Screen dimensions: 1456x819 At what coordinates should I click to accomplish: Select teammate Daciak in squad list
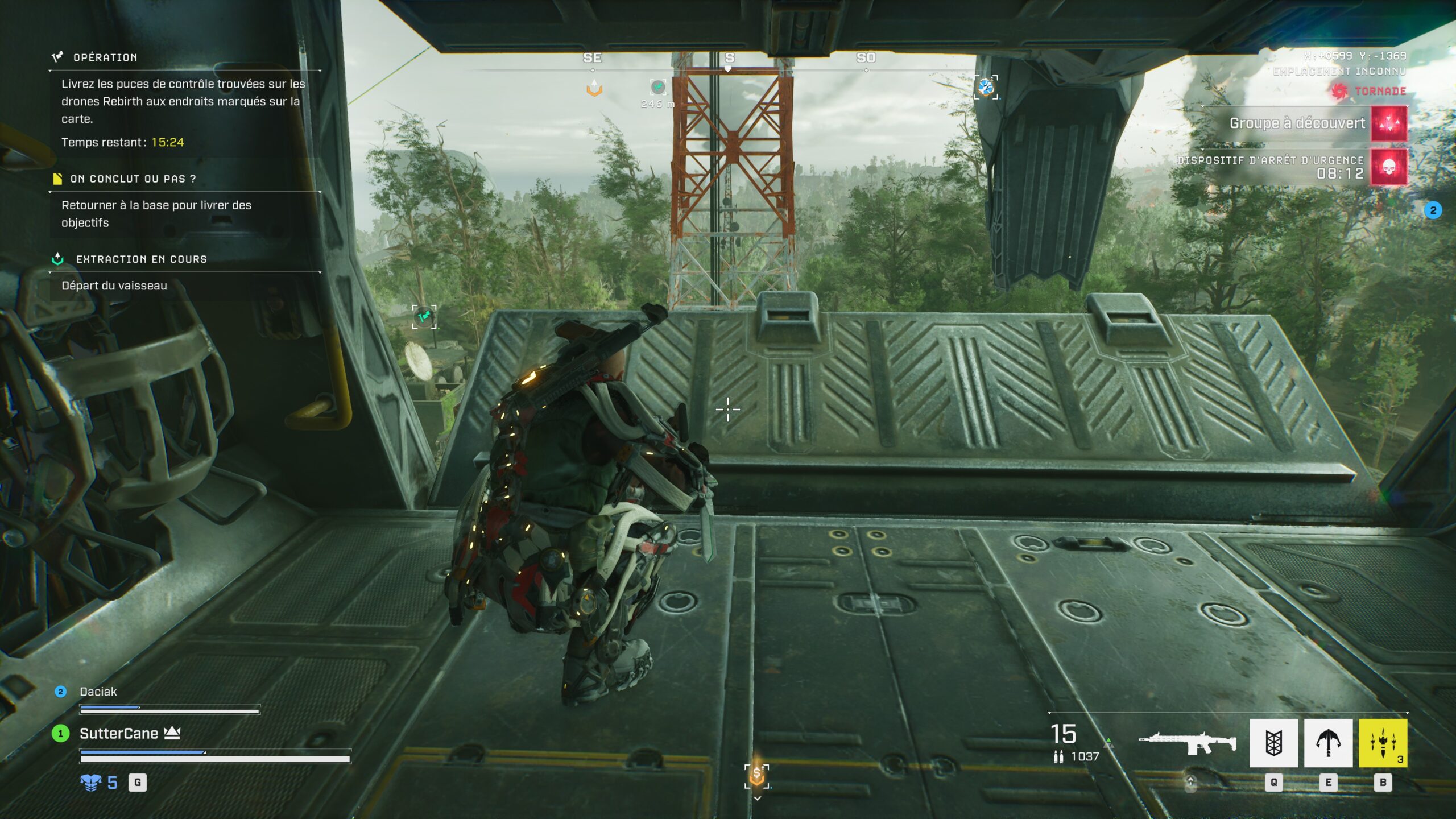(98, 692)
